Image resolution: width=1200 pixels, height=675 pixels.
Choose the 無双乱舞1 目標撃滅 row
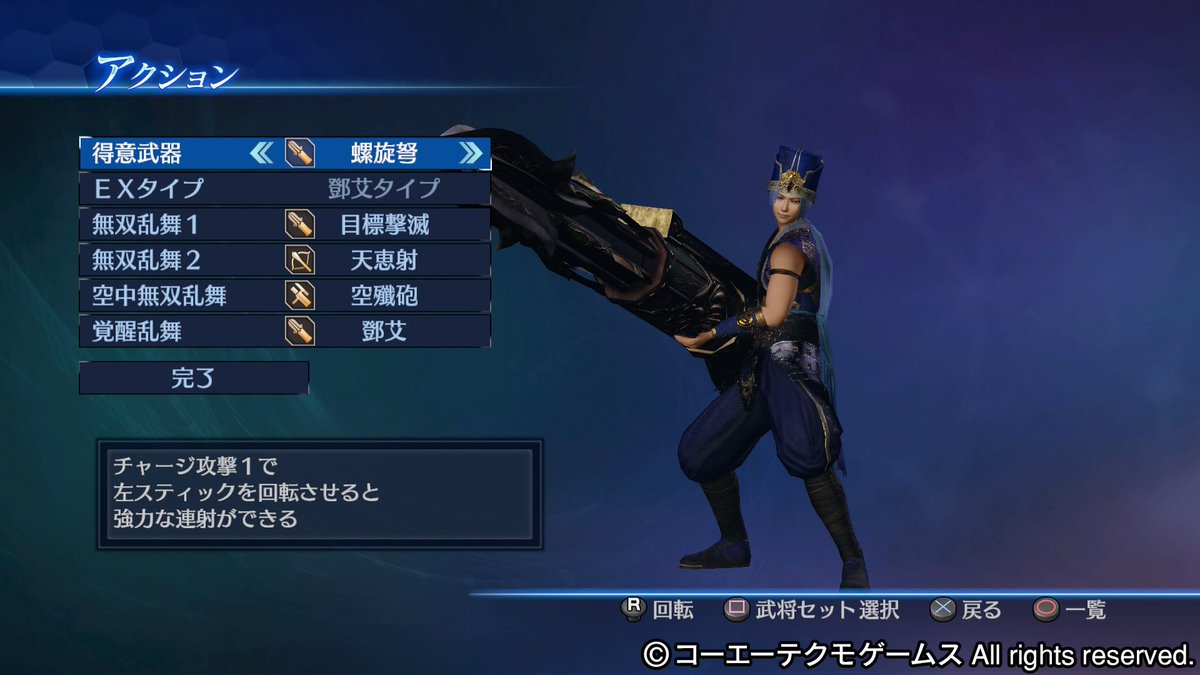tap(285, 225)
